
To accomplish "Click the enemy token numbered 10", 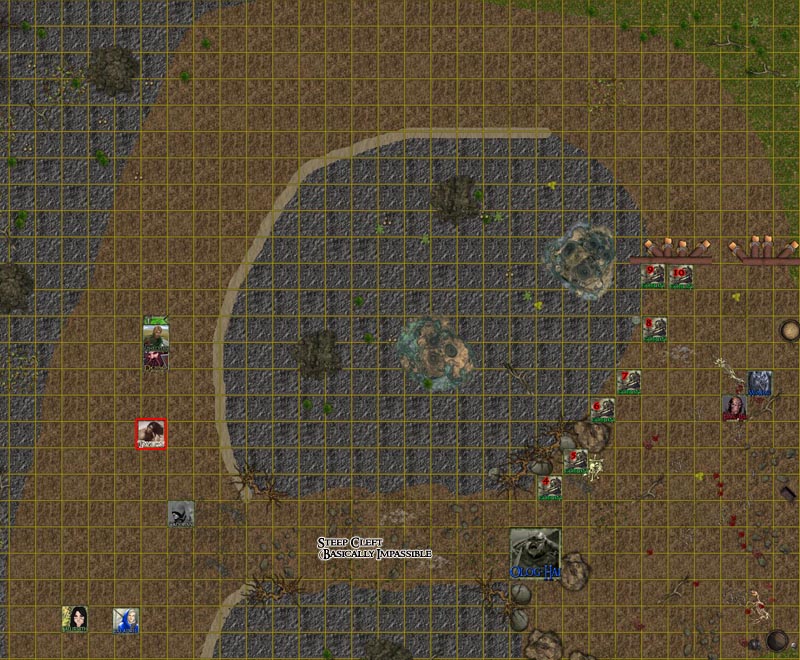I will tap(682, 276).
